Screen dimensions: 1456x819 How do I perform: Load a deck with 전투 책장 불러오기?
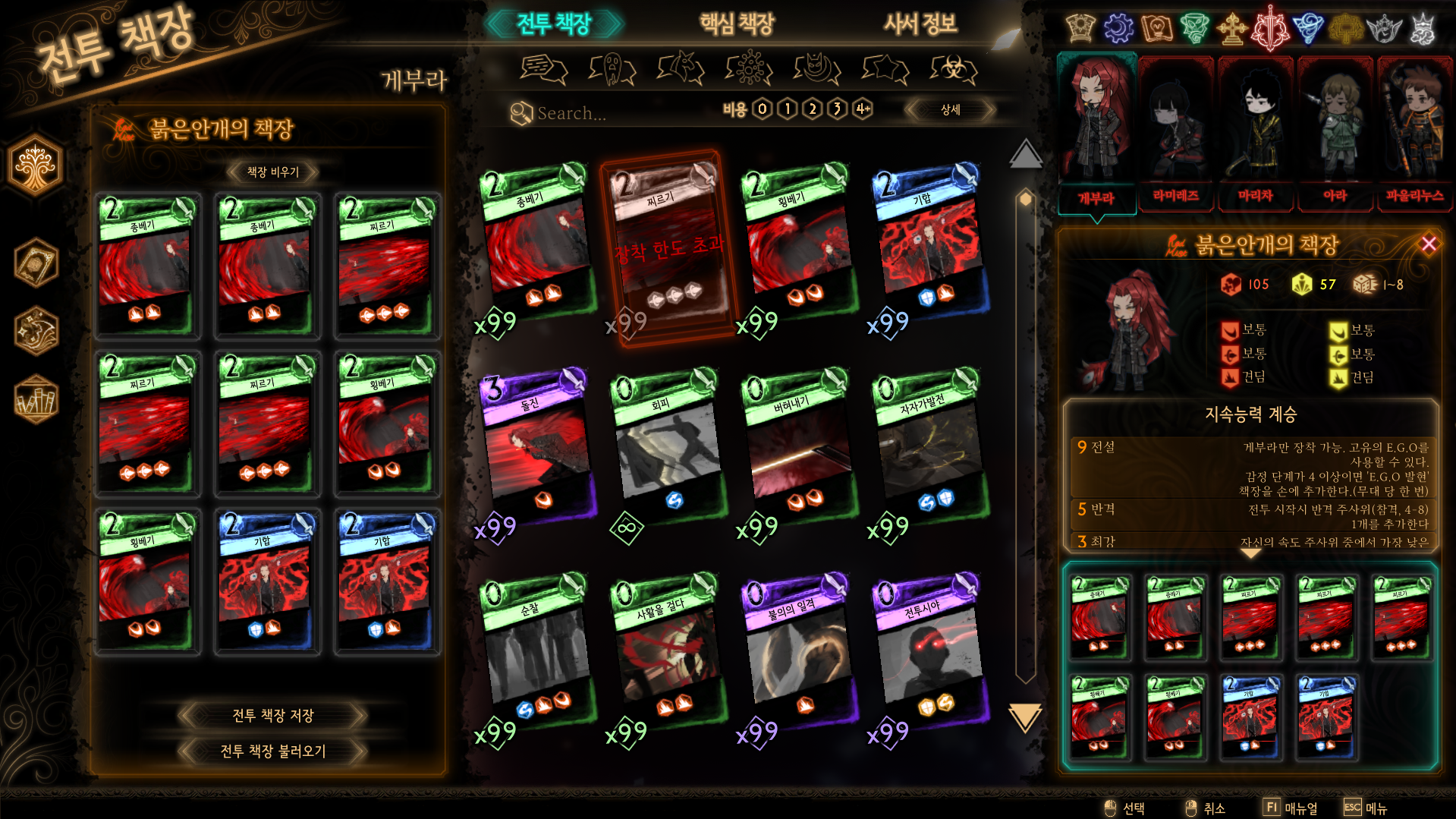click(x=272, y=751)
